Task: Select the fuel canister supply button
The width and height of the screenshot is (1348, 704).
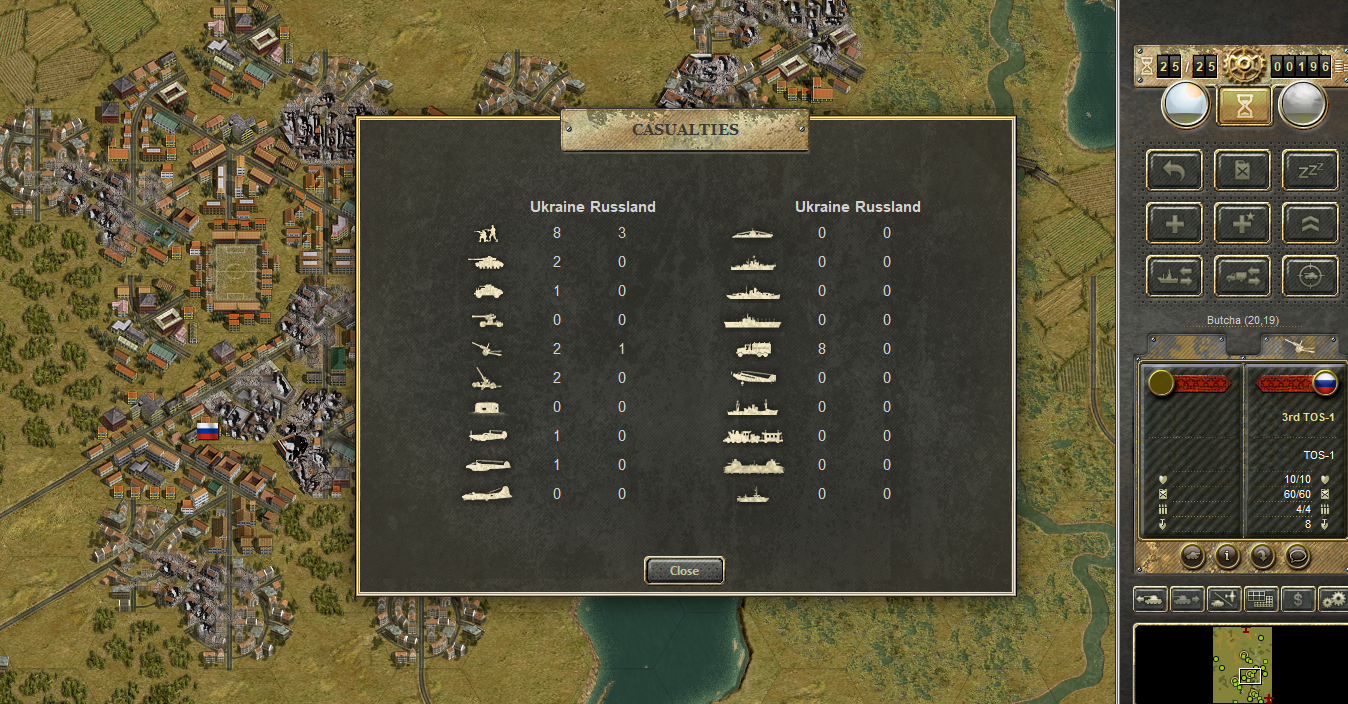Action: click(1242, 170)
